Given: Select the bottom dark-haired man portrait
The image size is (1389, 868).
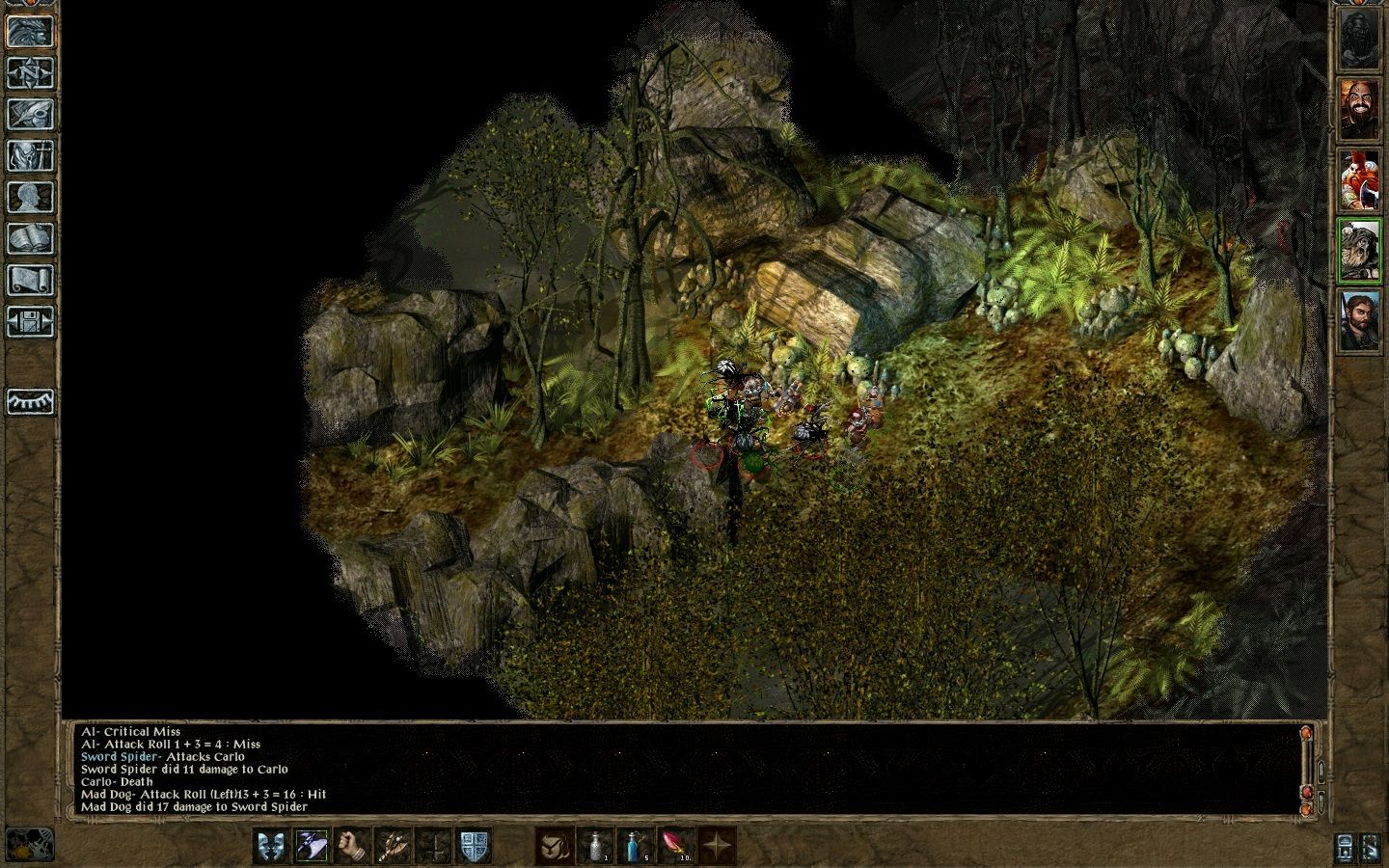Looking at the screenshot, I should tap(1359, 320).
